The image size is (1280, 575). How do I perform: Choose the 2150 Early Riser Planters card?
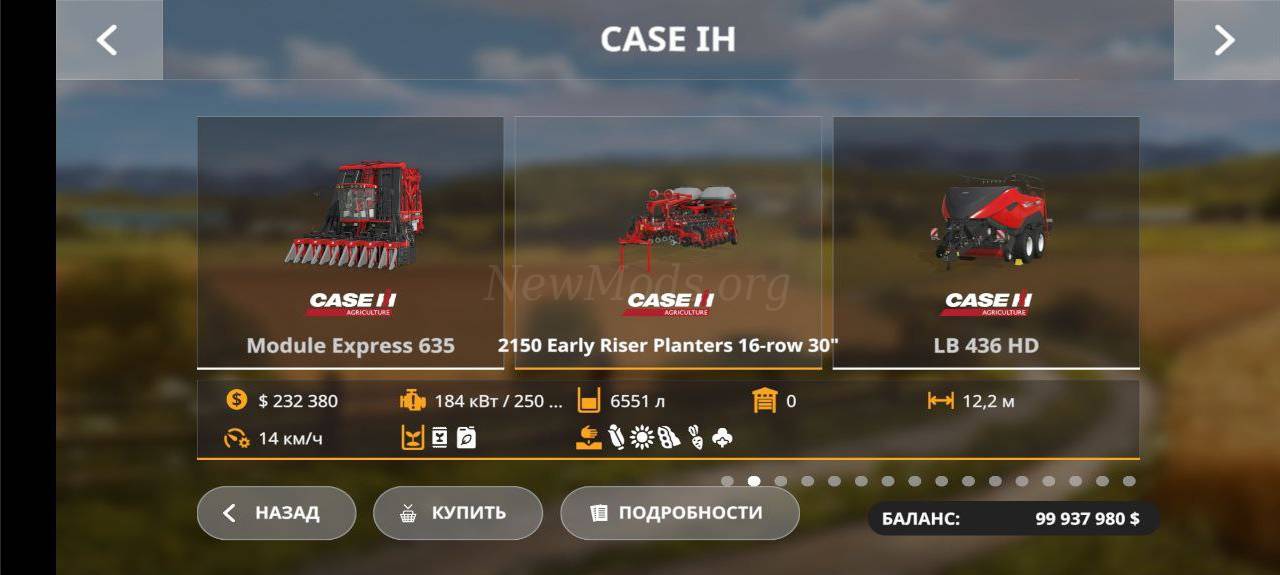pos(668,243)
